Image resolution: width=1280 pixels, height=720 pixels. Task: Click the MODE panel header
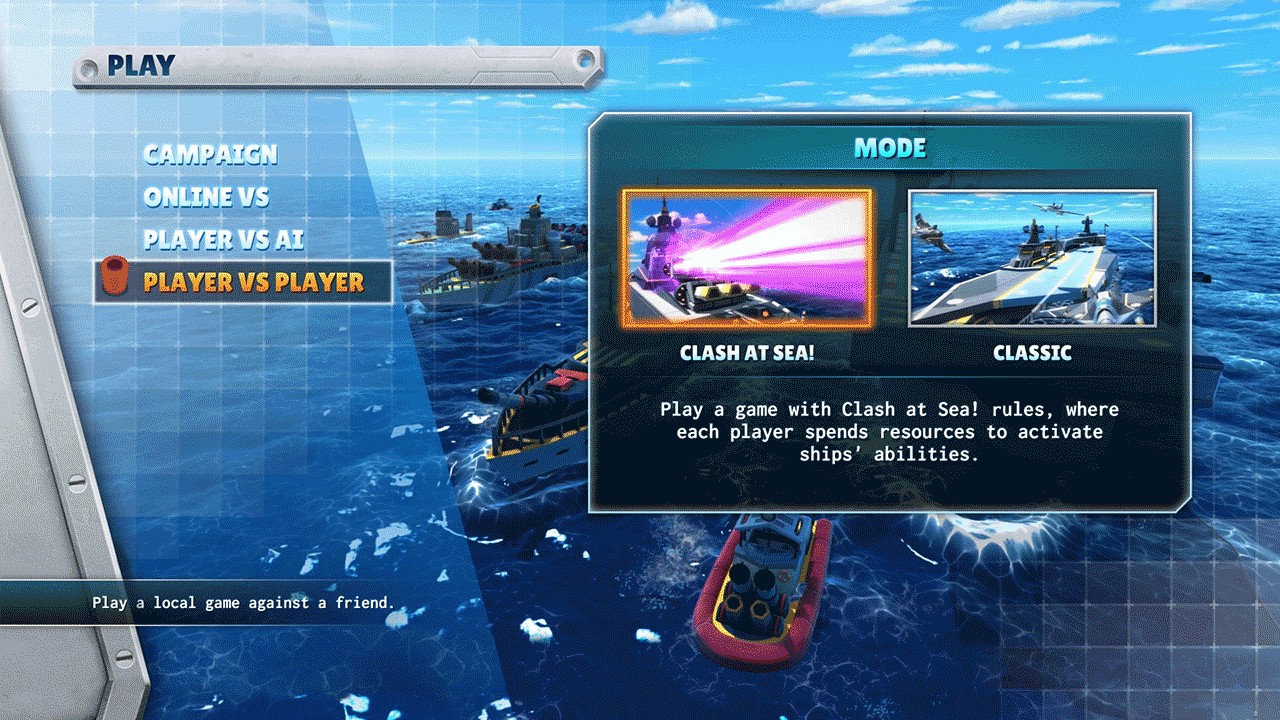click(x=889, y=147)
